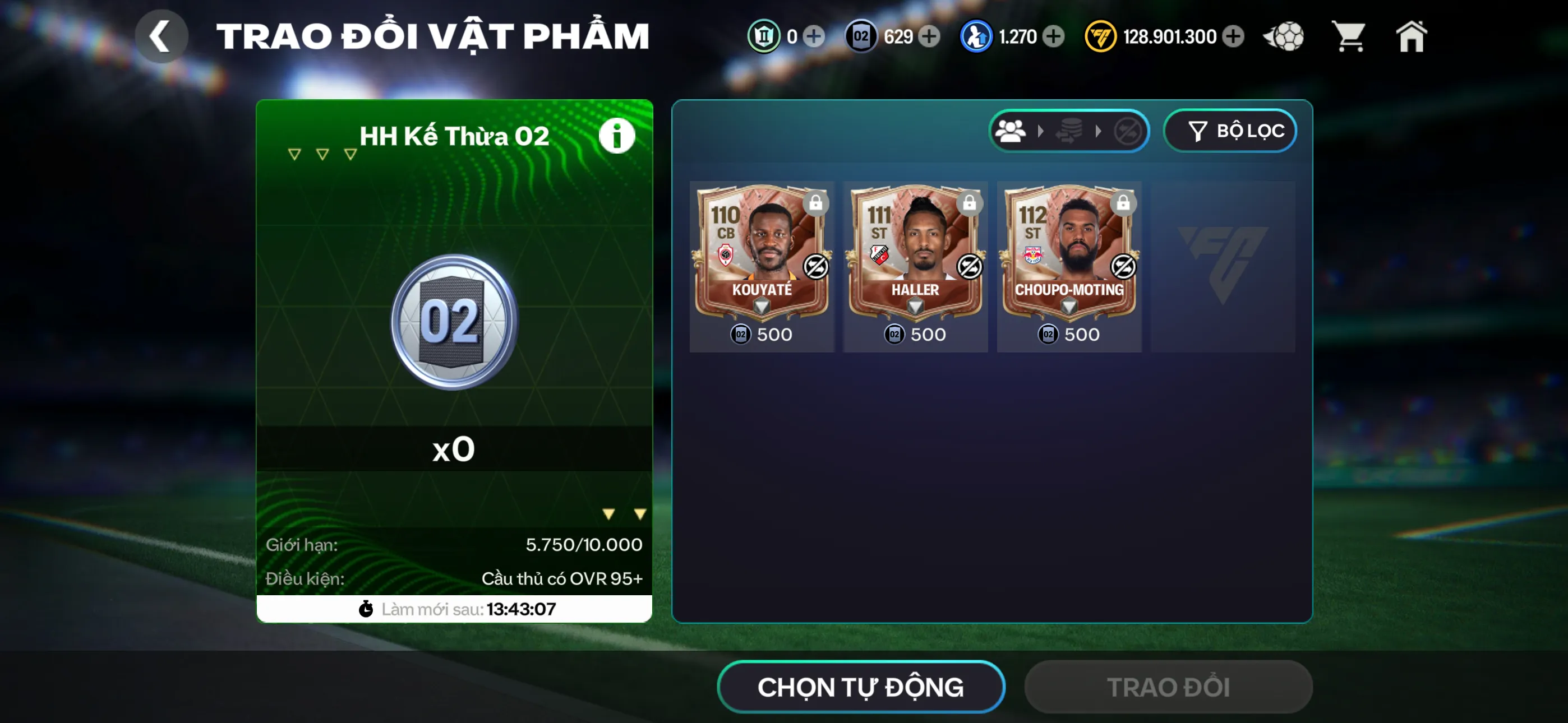1568x723 pixels.
Task: Select the player-group filter icon
Action: click(x=1011, y=131)
